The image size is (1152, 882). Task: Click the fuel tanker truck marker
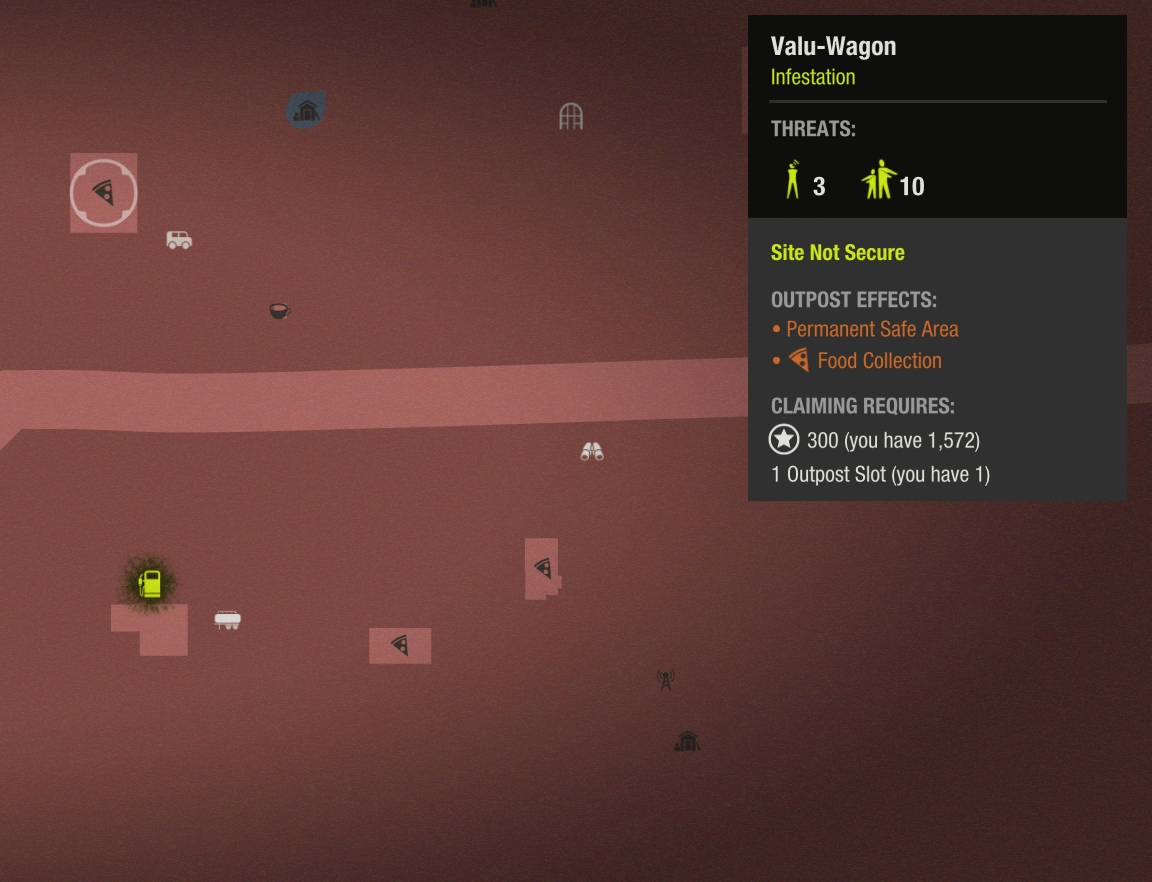[228, 621]
